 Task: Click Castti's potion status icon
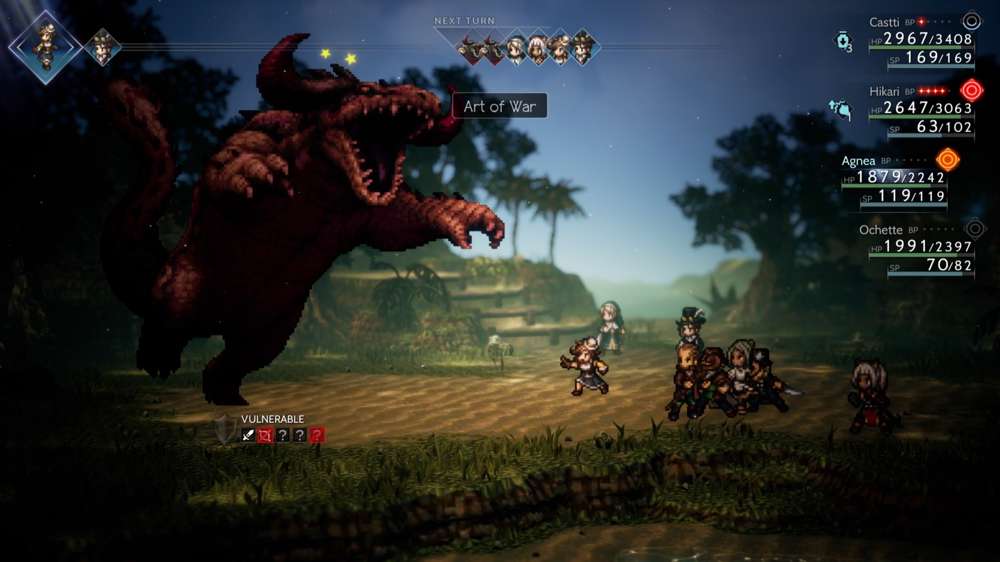pos(843,41)
